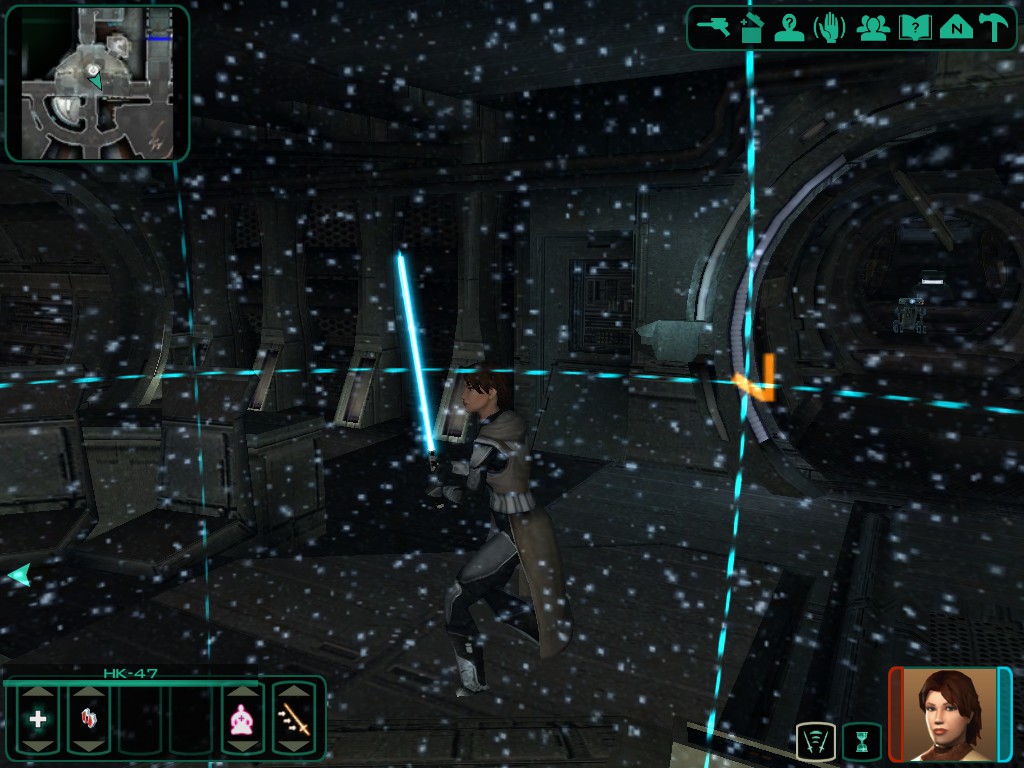Click the hourglass pause button
1024x768 pixels.
coord(861,742)
